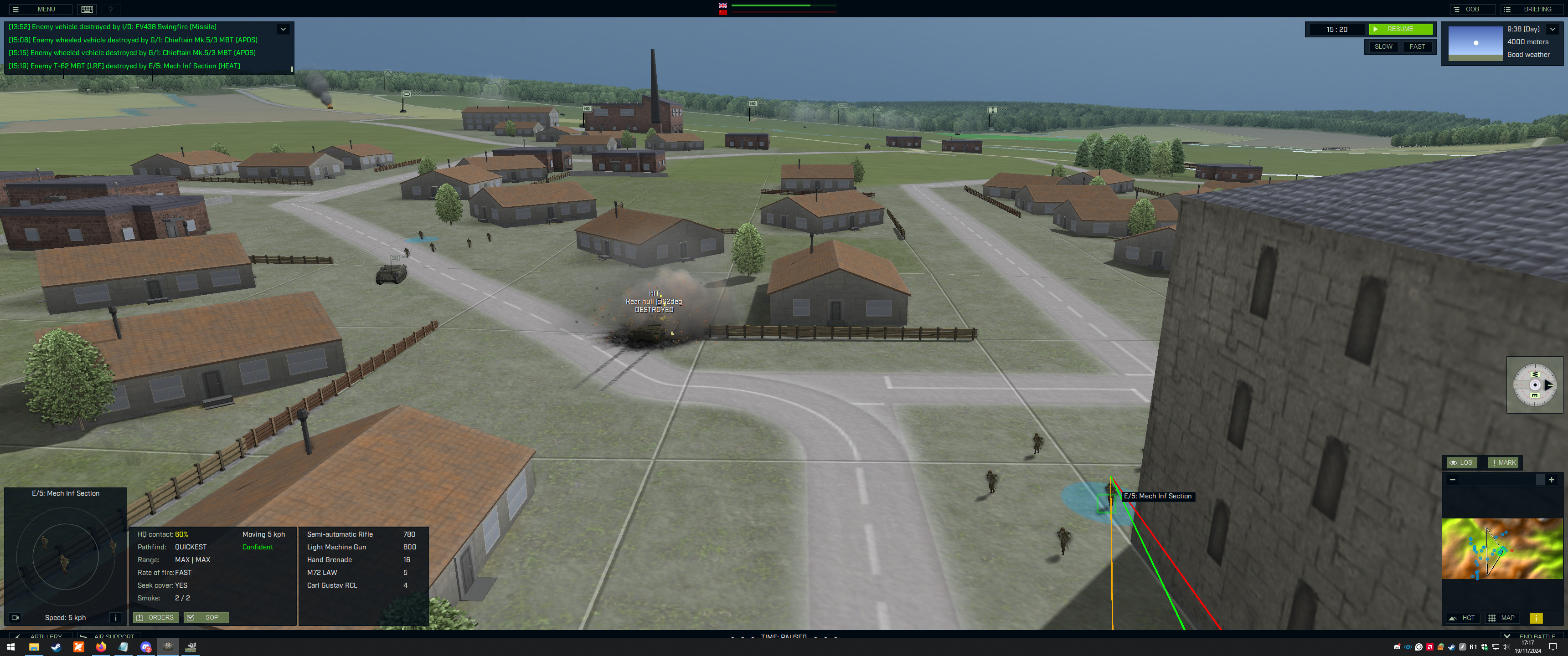Resume the paused battle

(1400, 29)
